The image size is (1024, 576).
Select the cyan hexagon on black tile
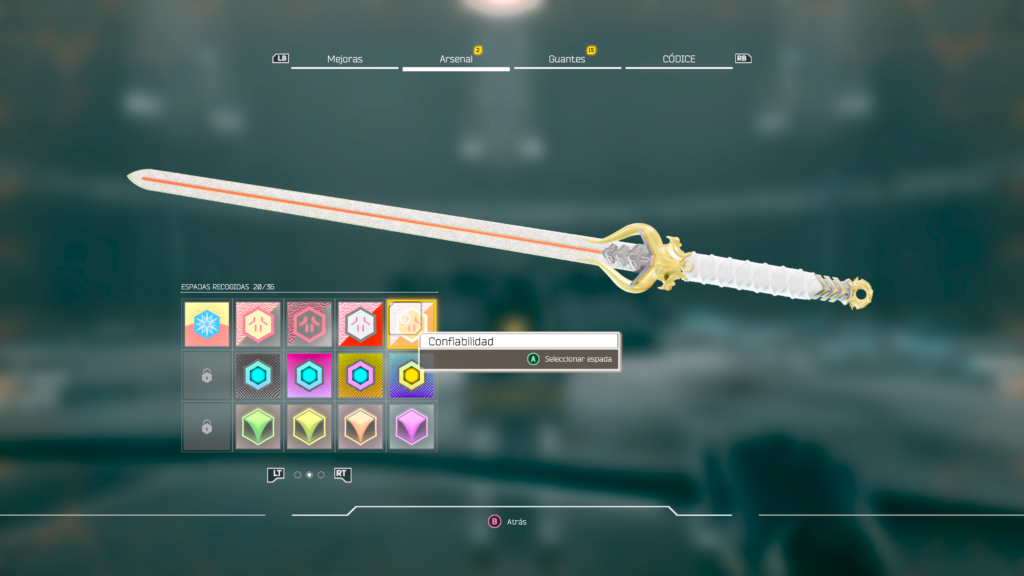click(258, 376)
